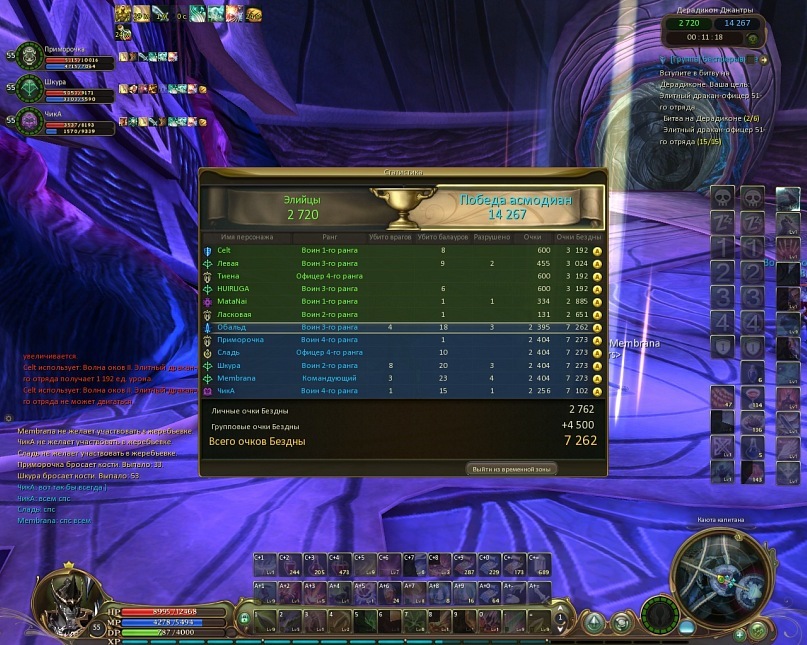
Task: Click the golden warrior buff icon
Action: click(123, 13)
